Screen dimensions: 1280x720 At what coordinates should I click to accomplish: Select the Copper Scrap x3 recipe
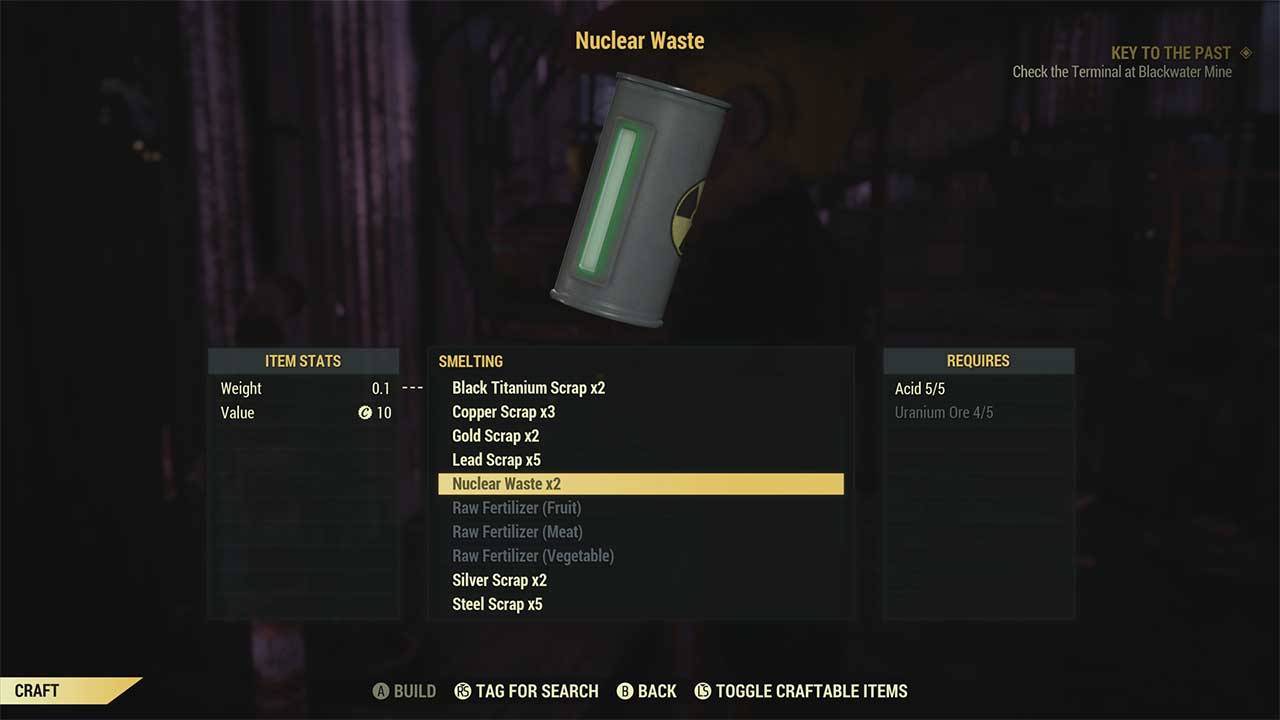pyautogui.click(x=503, y=411)
